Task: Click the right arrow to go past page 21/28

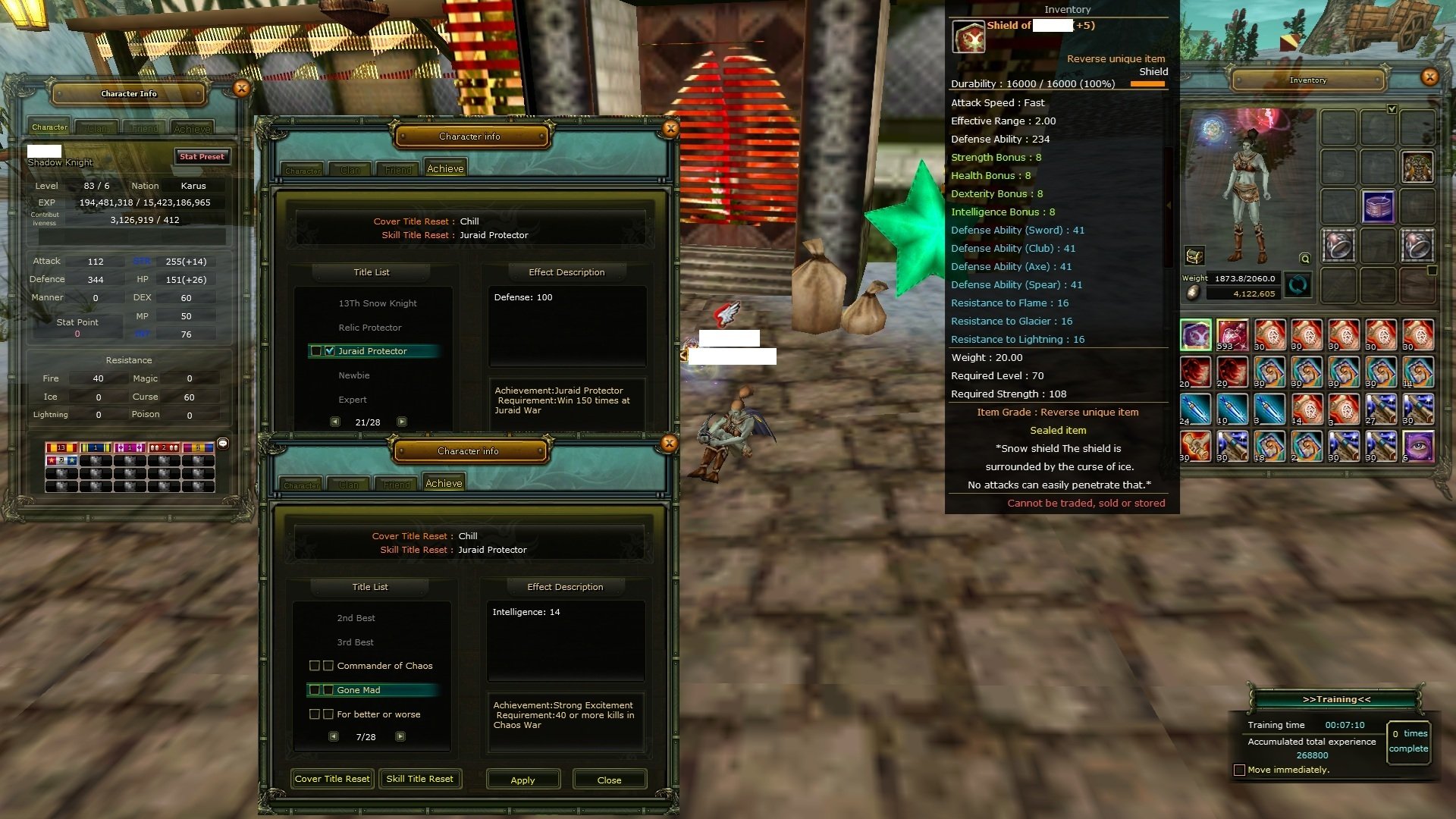Action: 403,422
